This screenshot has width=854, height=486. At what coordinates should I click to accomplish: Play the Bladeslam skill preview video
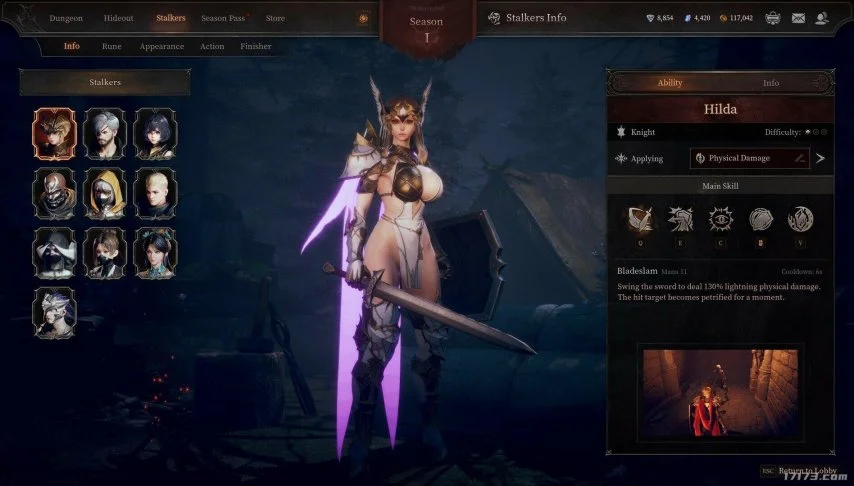pyautogui.click(x=719, y=392)
